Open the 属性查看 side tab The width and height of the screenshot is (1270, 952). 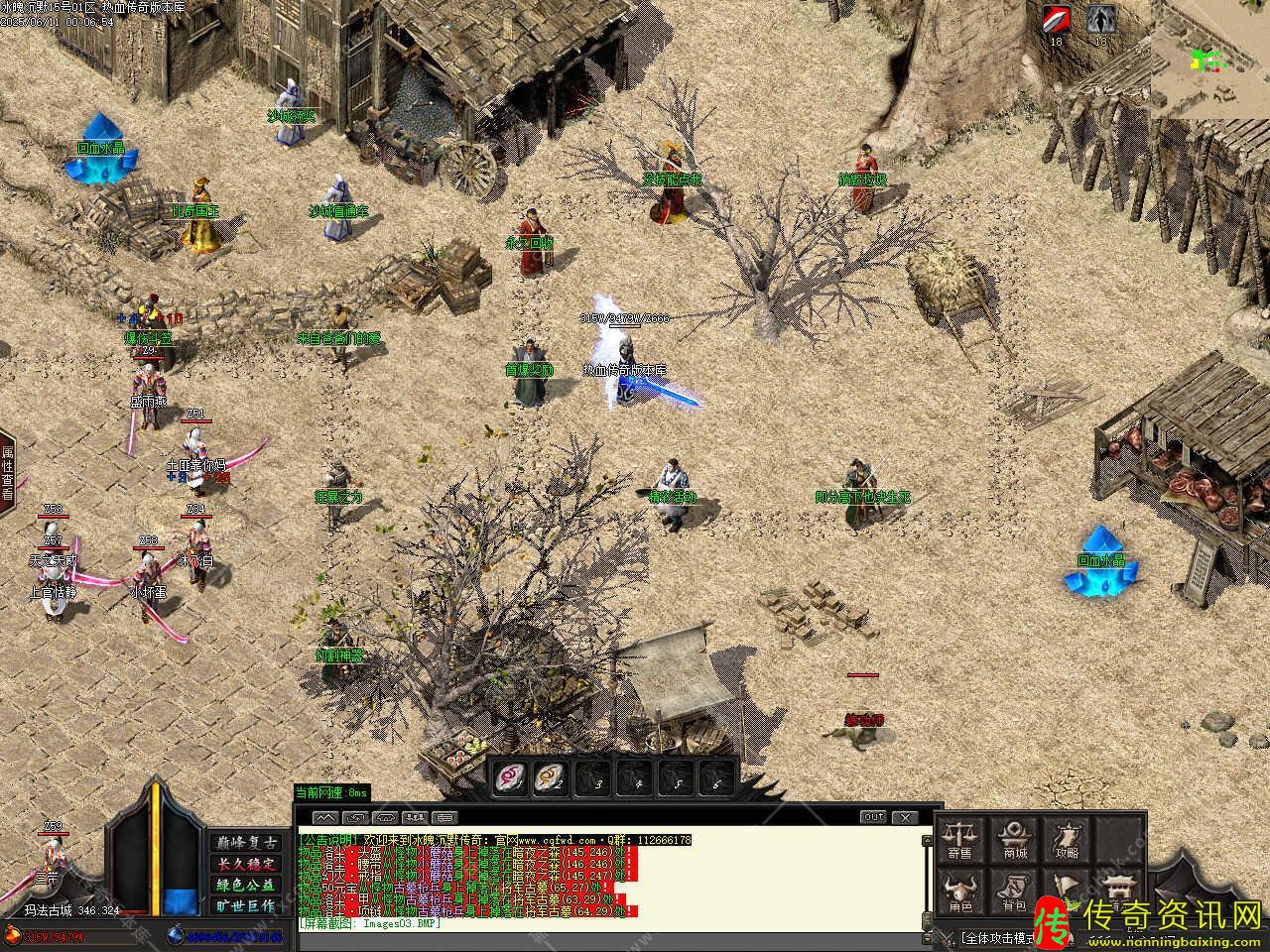pos(7,474)
